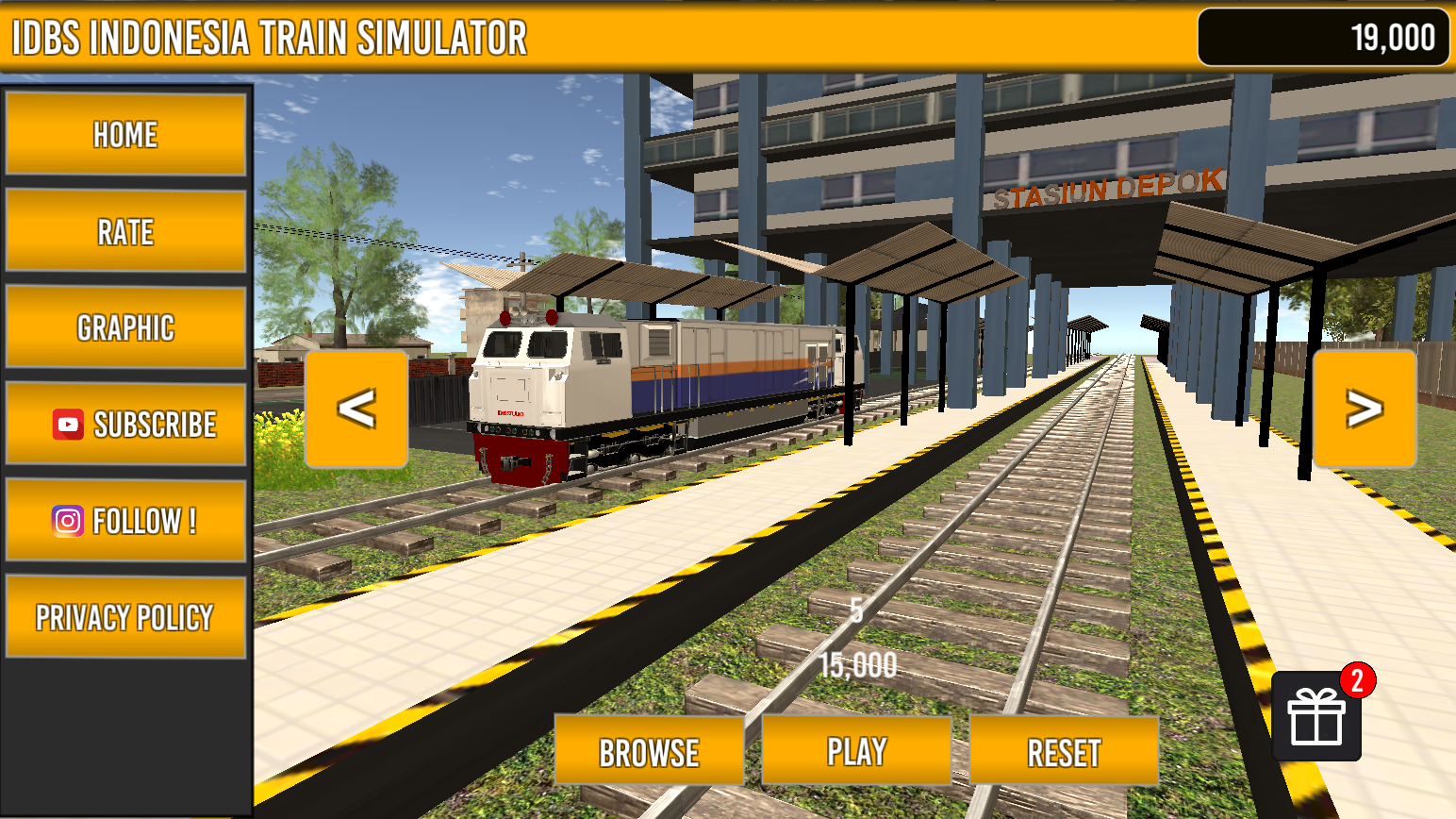1456x819 pixels.
Task: Open the HOME menu entry
Action: coord(125,135)
